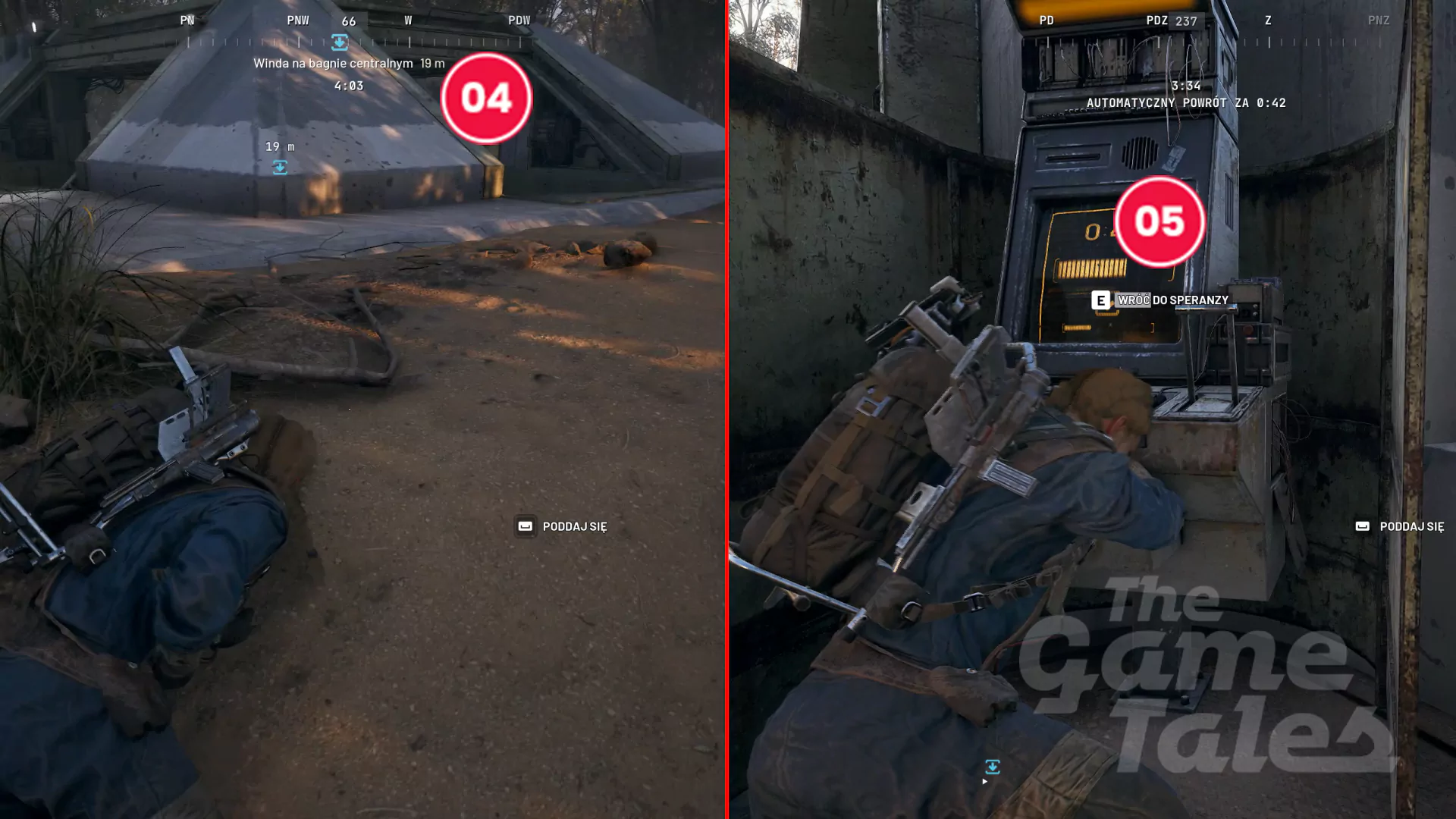Select the PDZ direction on the right compass
1456x819 pixels.
coord(1154,20)
